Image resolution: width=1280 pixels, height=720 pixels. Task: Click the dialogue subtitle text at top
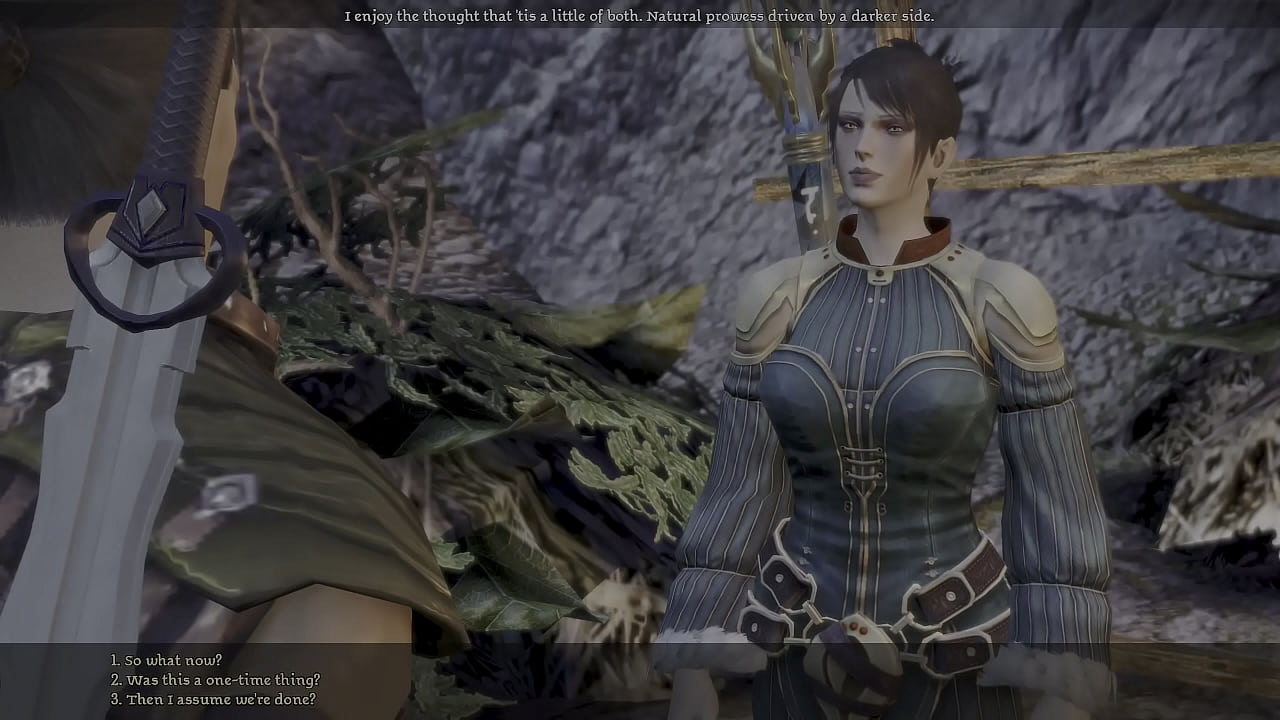(x=640, y=16)
